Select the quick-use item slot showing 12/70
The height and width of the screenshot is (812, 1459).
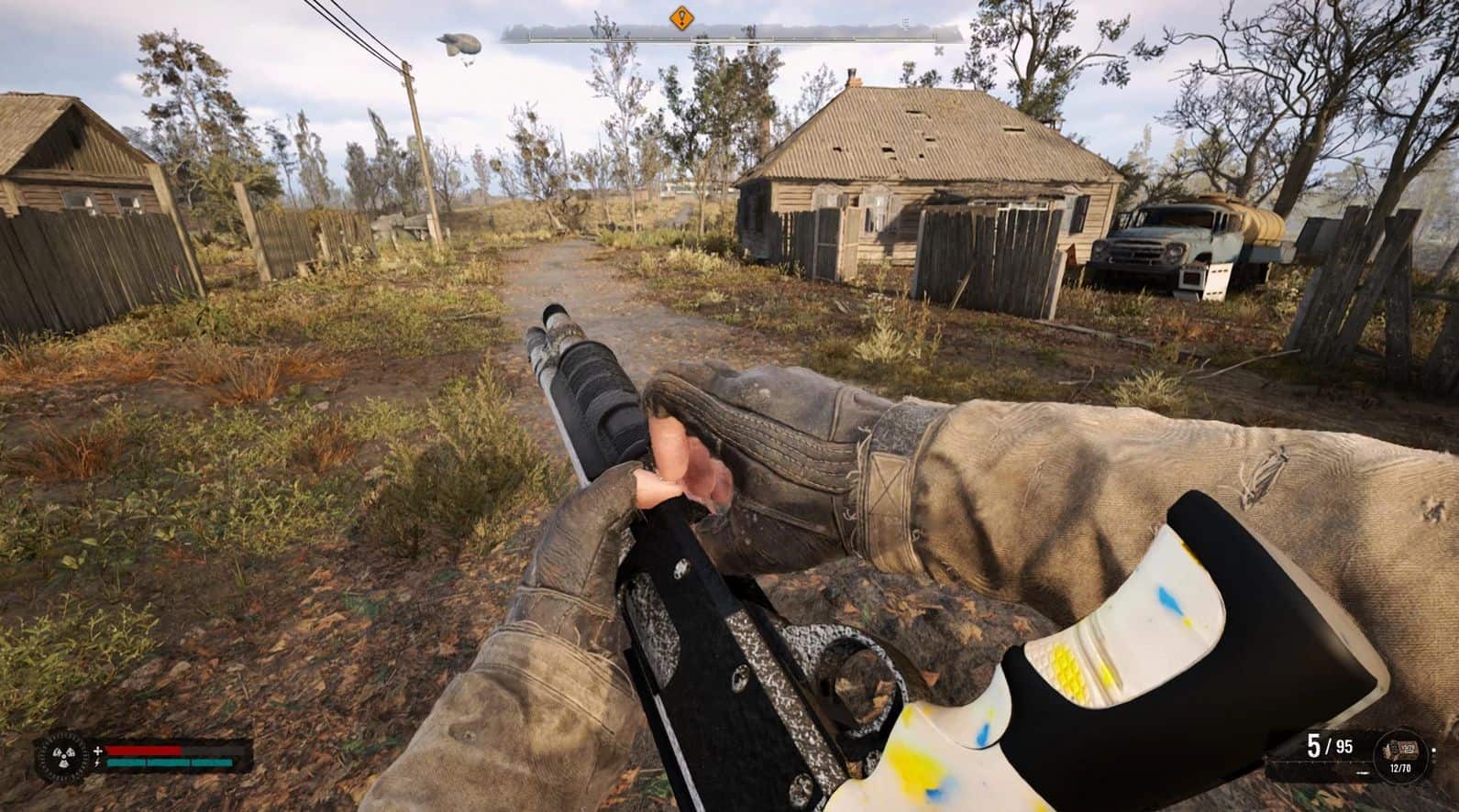(1402, 752)
